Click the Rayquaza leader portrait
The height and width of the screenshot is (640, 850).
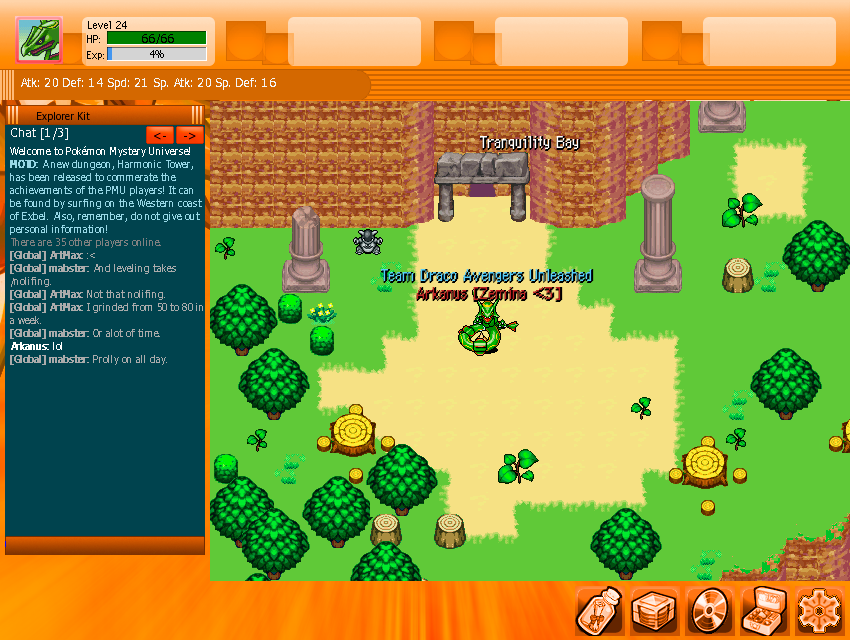pyautogui.click(x=39, y=41)
